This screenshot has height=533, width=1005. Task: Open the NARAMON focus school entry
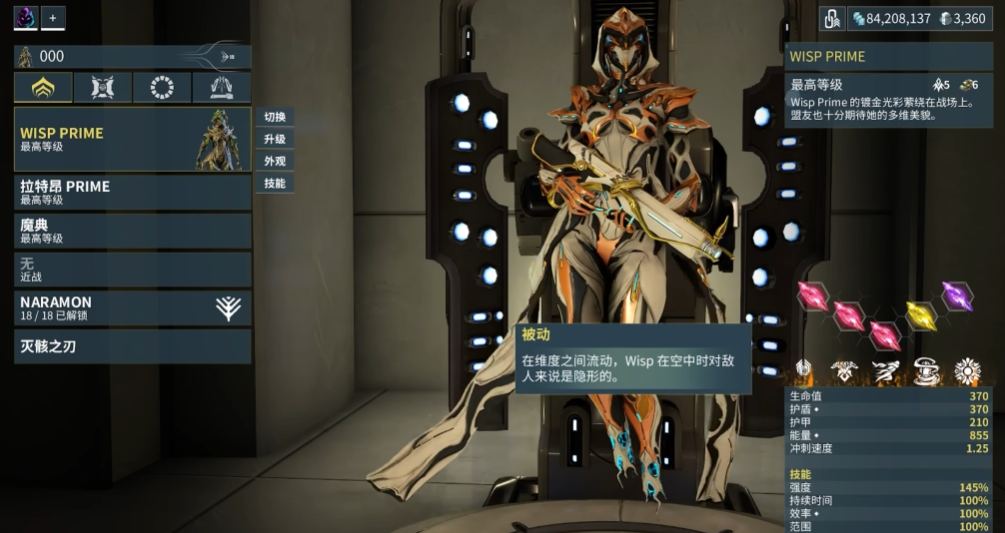point(132,308)
